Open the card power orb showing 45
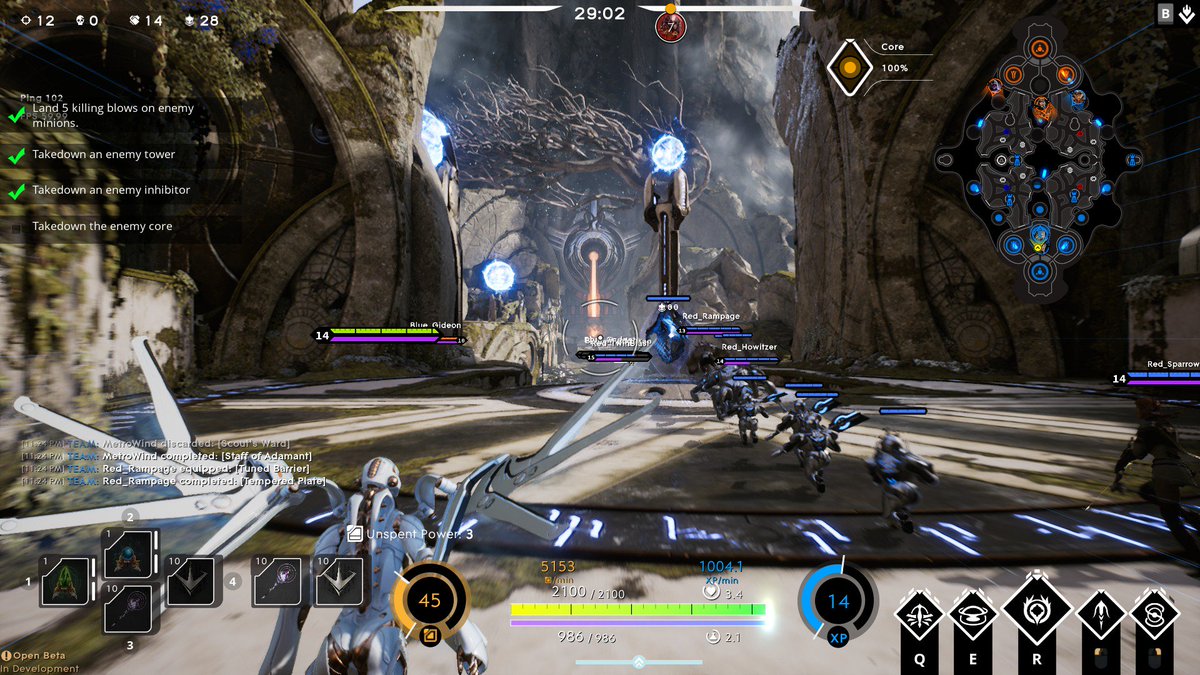 pyautogui.click(x=430, y=601)
